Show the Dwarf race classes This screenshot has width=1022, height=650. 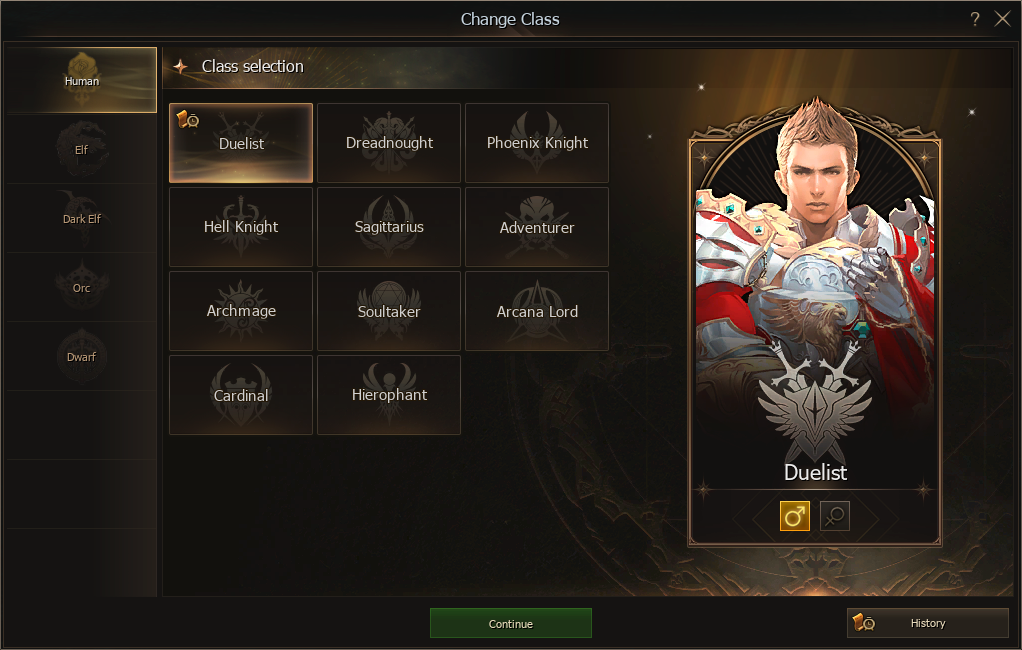coord(81,357)
